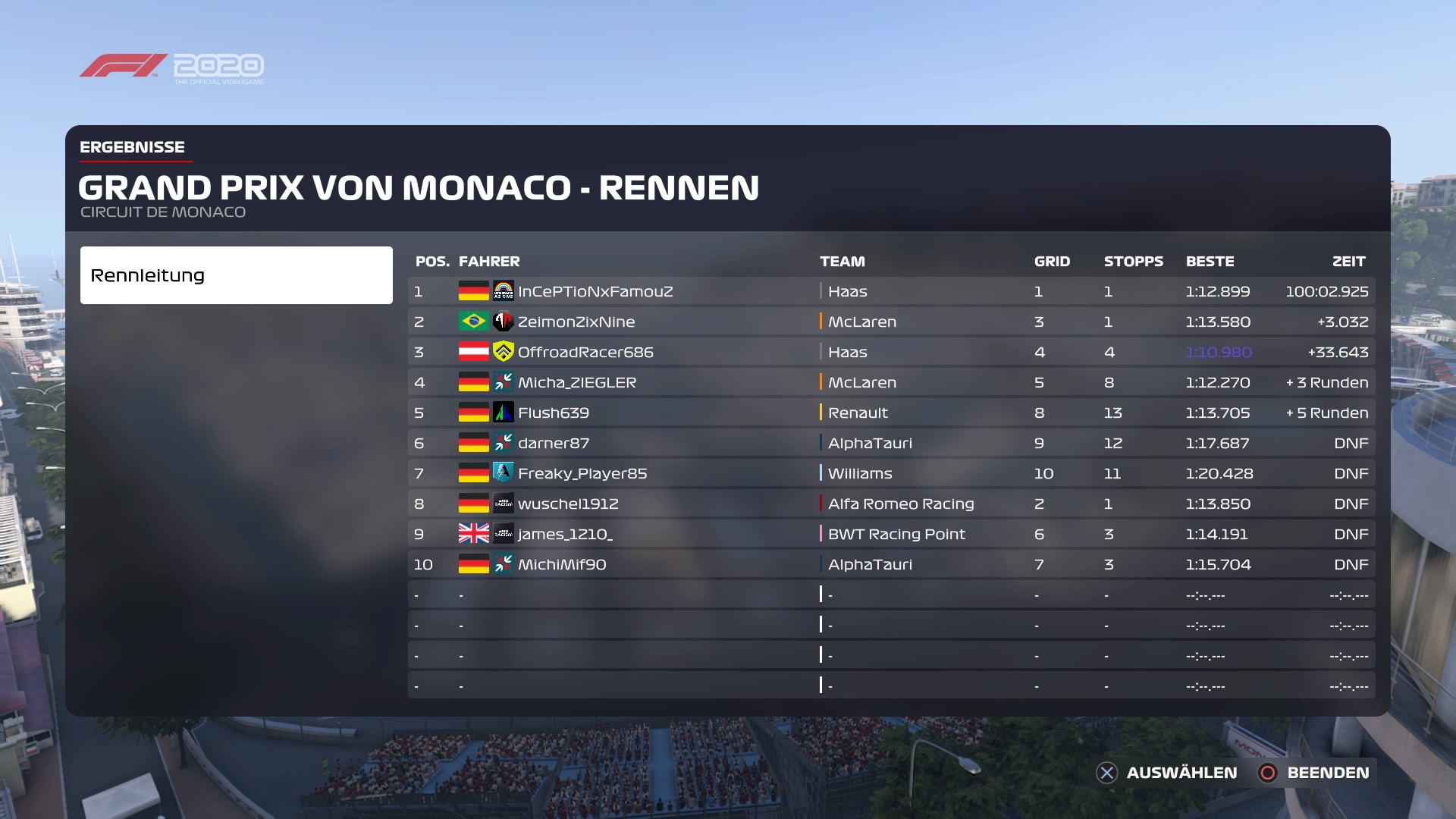Open the Rennleitung menu entry
1456x819 pixels.
tap(236, 275)
